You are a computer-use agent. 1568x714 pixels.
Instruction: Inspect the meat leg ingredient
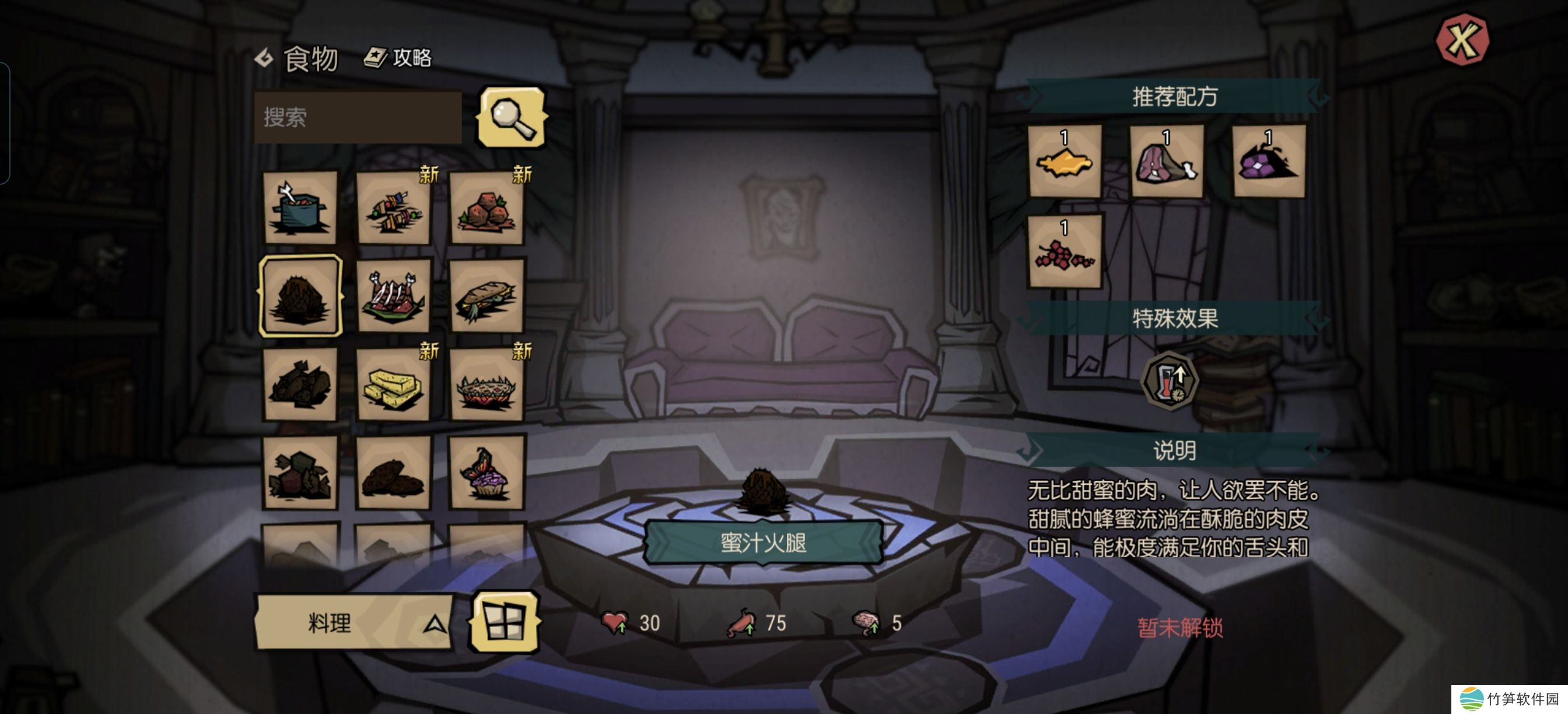tap(1166, 162)
